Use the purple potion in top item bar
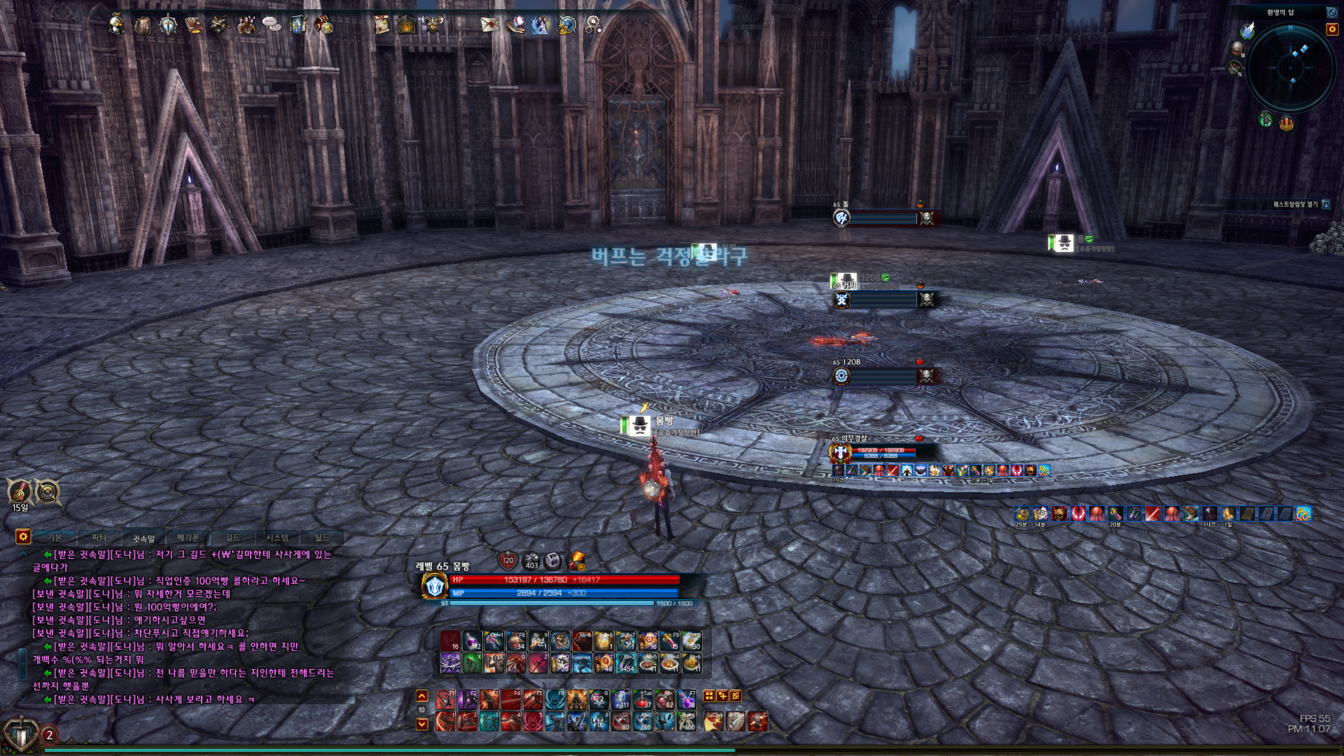The height and width of the screenshot is (756, 1344). 472,641
